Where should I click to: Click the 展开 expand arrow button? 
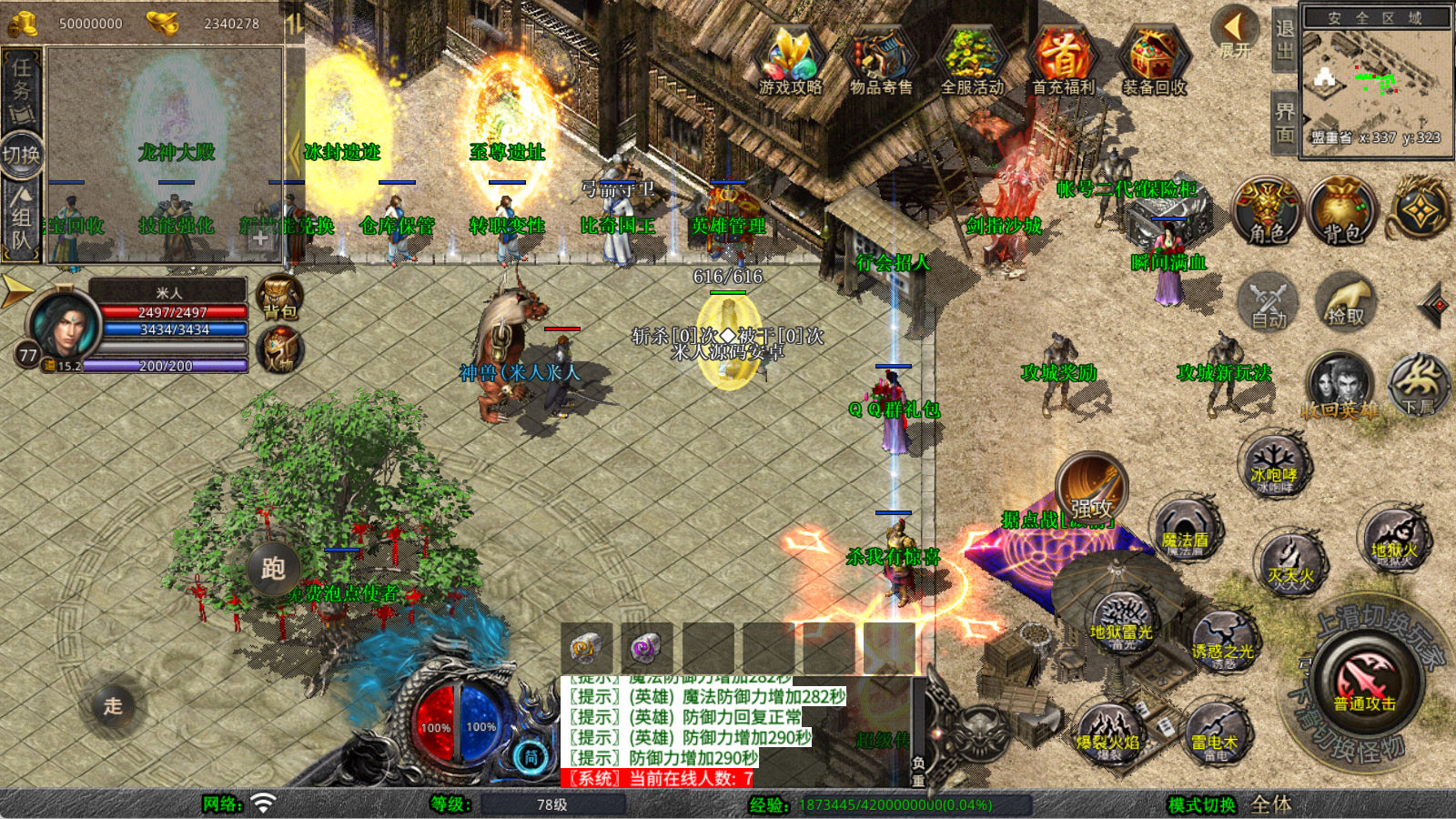1235,30
